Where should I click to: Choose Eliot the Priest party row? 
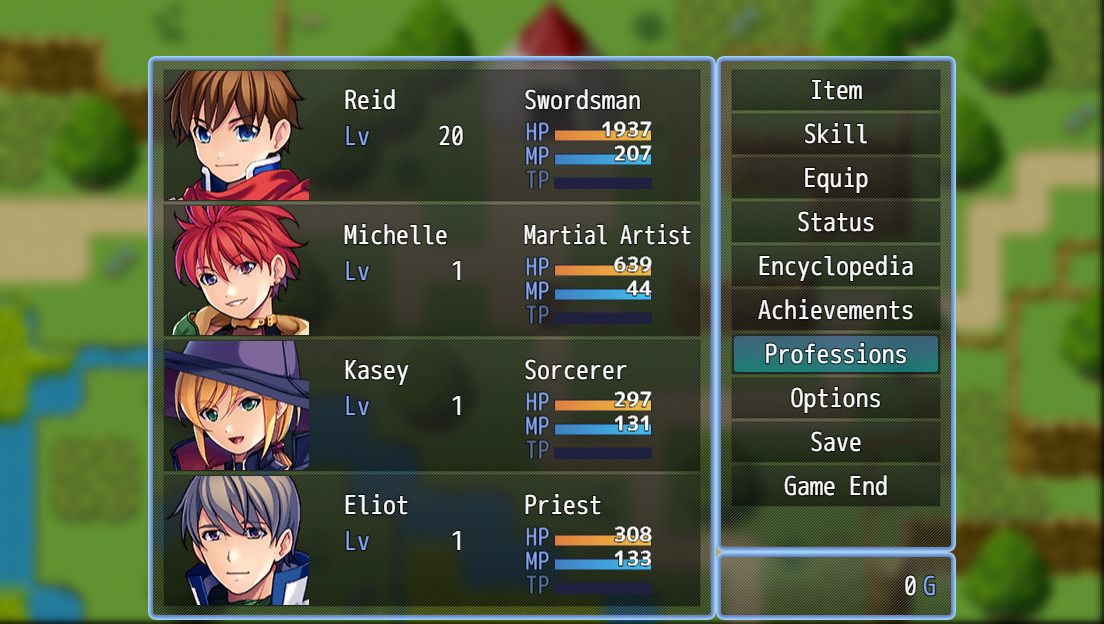(x=431, y=540)
